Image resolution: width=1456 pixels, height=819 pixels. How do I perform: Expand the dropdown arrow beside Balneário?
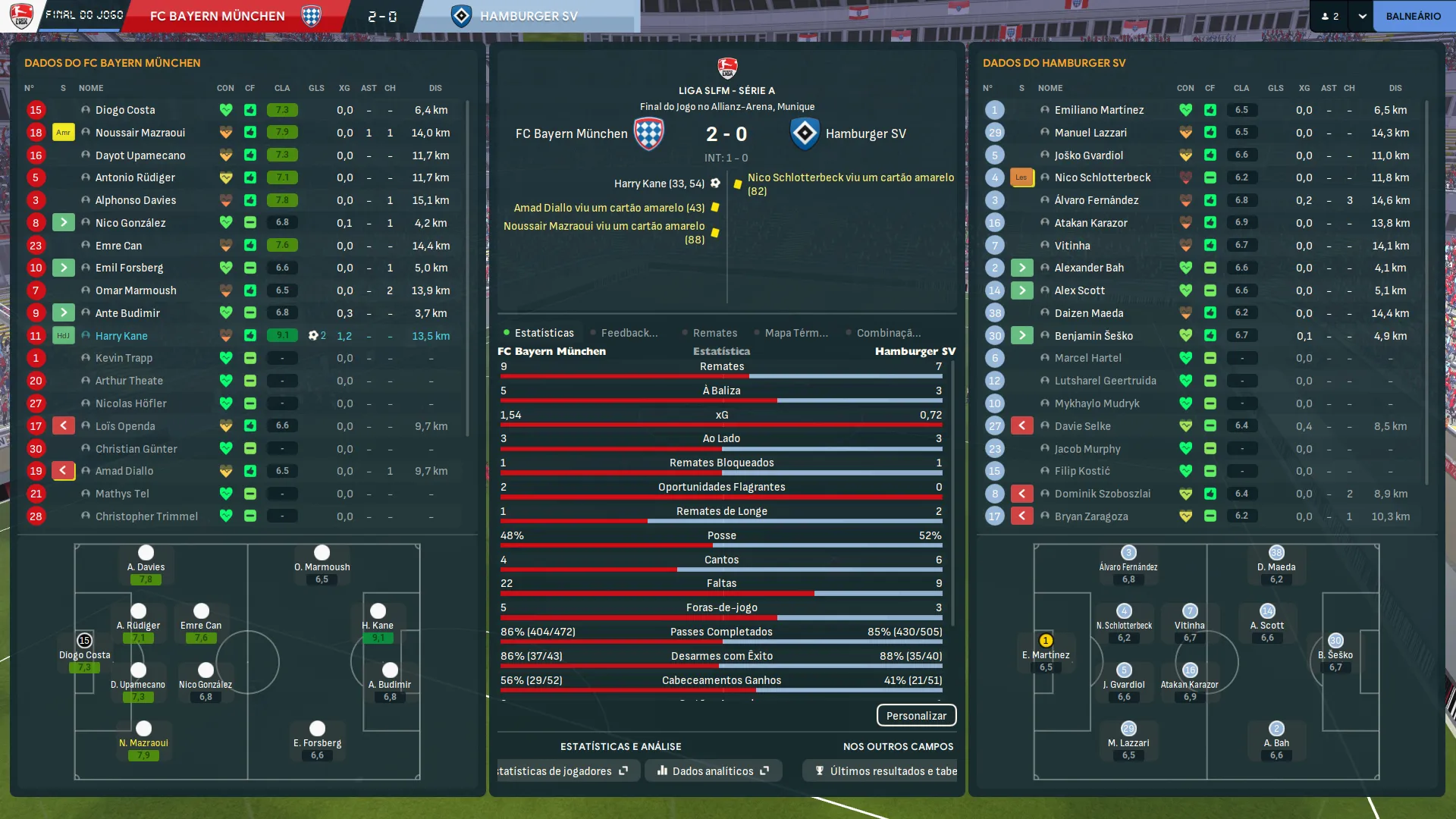(x=1362, y=16)
